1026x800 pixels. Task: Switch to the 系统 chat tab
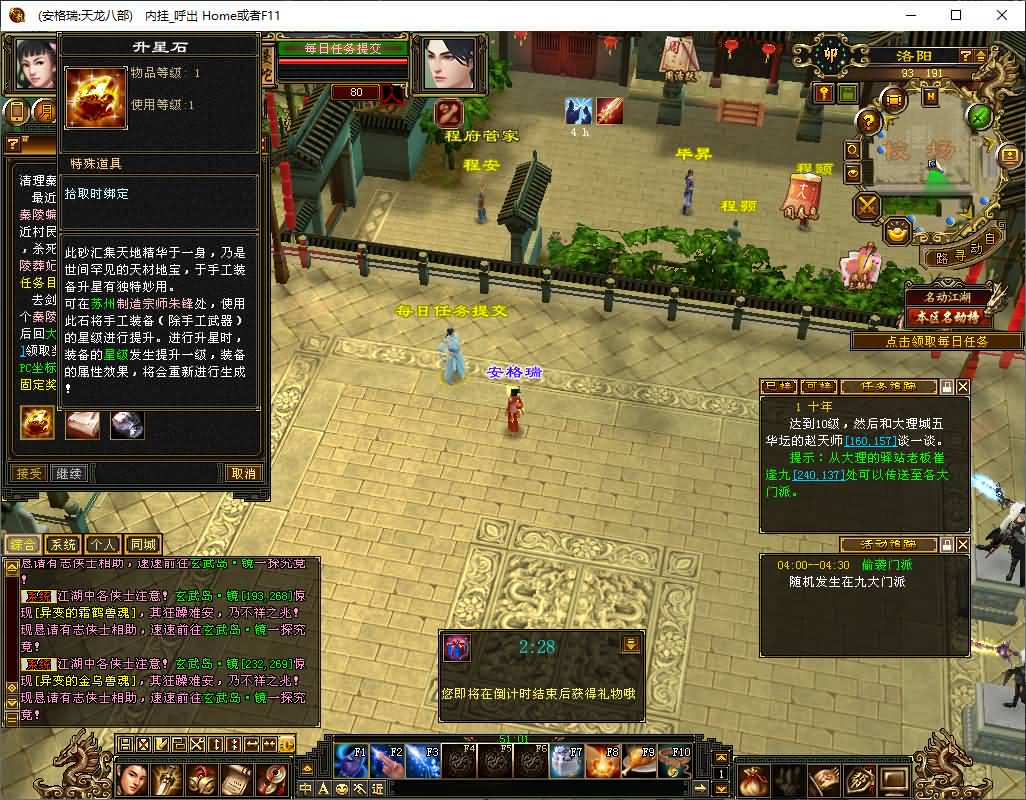click(x=63, y=545)
